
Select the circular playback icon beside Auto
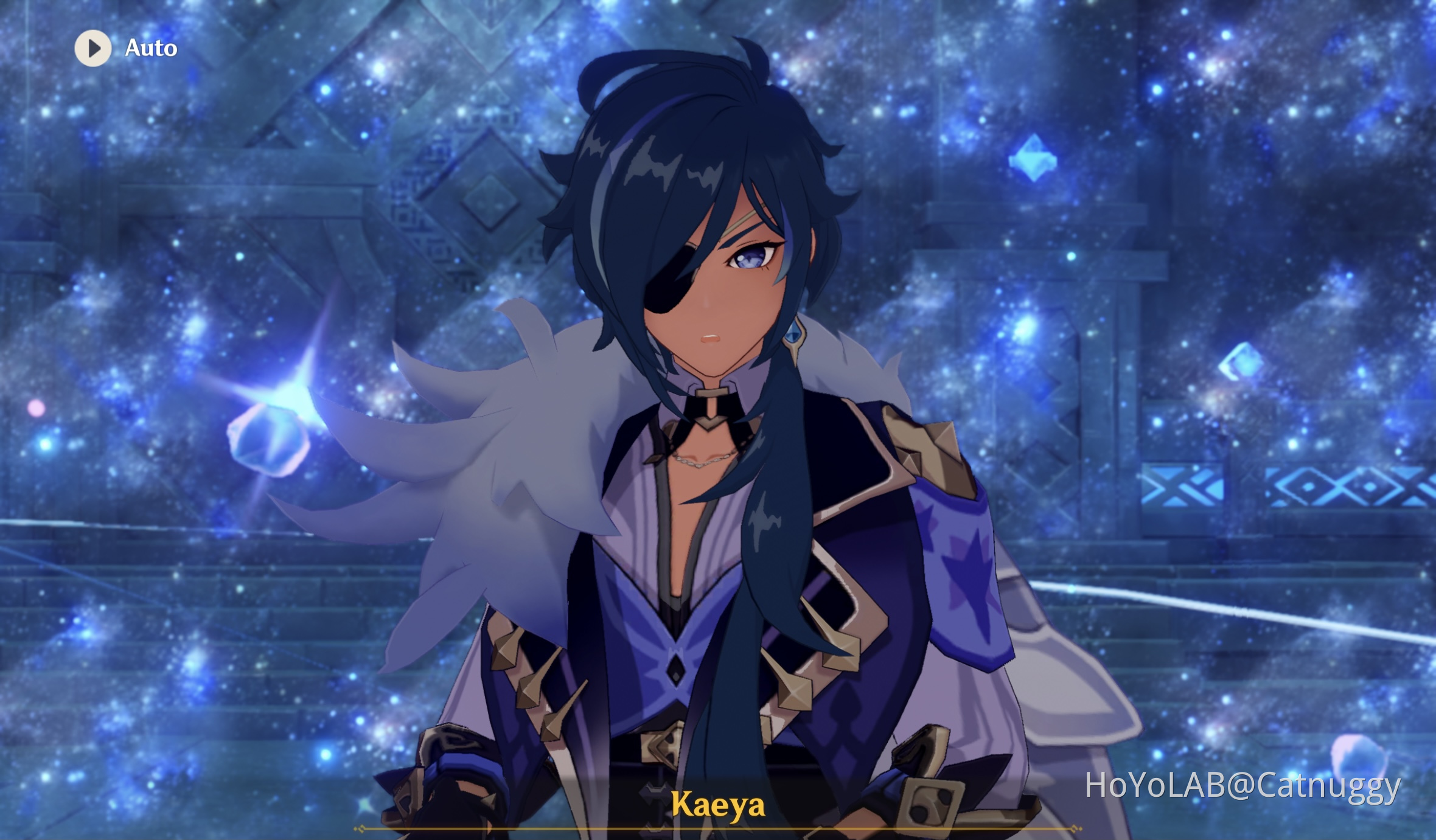pos(92,49)
